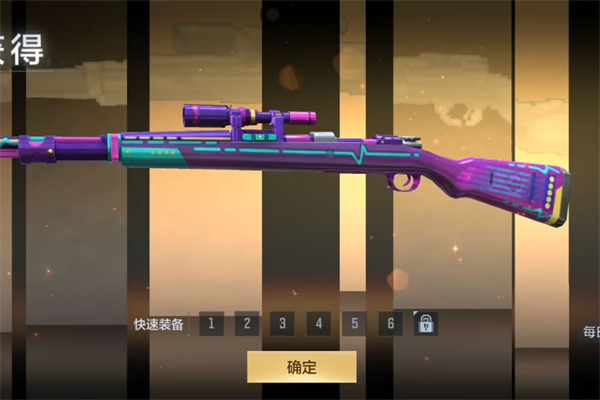This screenshot has width=600, height=400.
Task: Assign weapon to quick slot 2
Action: point(247,323)
